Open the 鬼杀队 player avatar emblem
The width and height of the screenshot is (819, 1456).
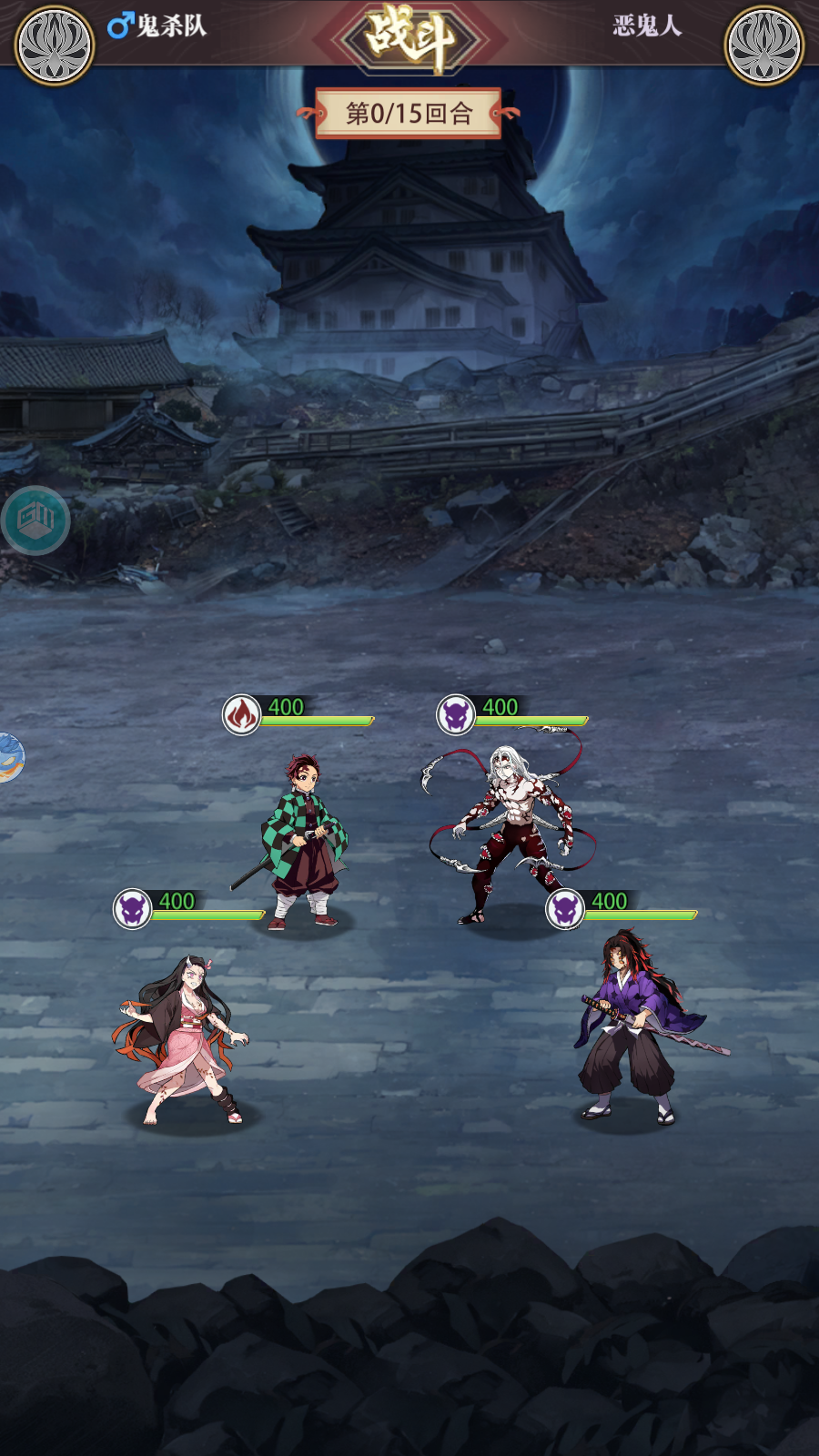(55, 45)
